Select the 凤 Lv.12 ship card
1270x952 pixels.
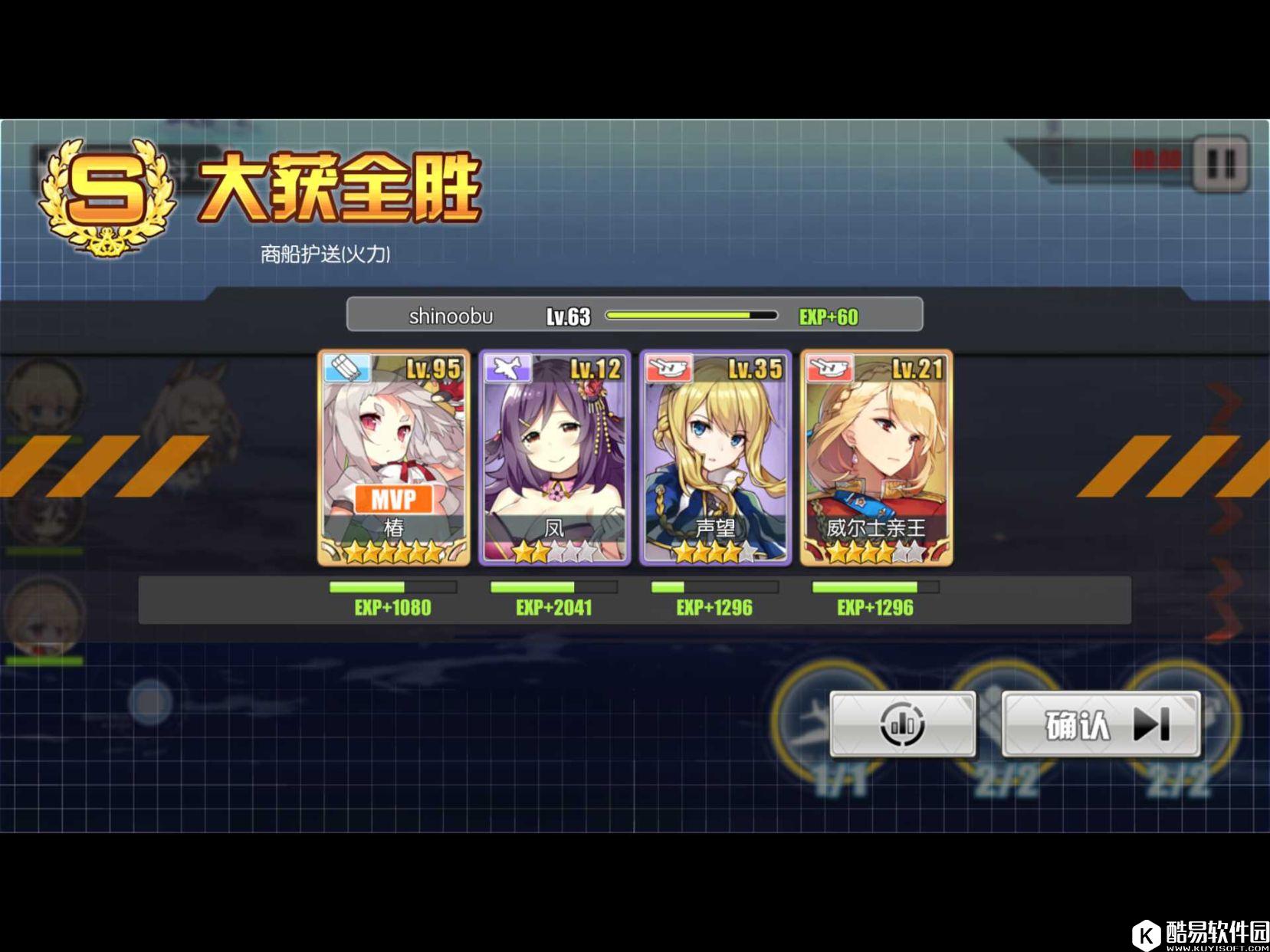[554, 458]
